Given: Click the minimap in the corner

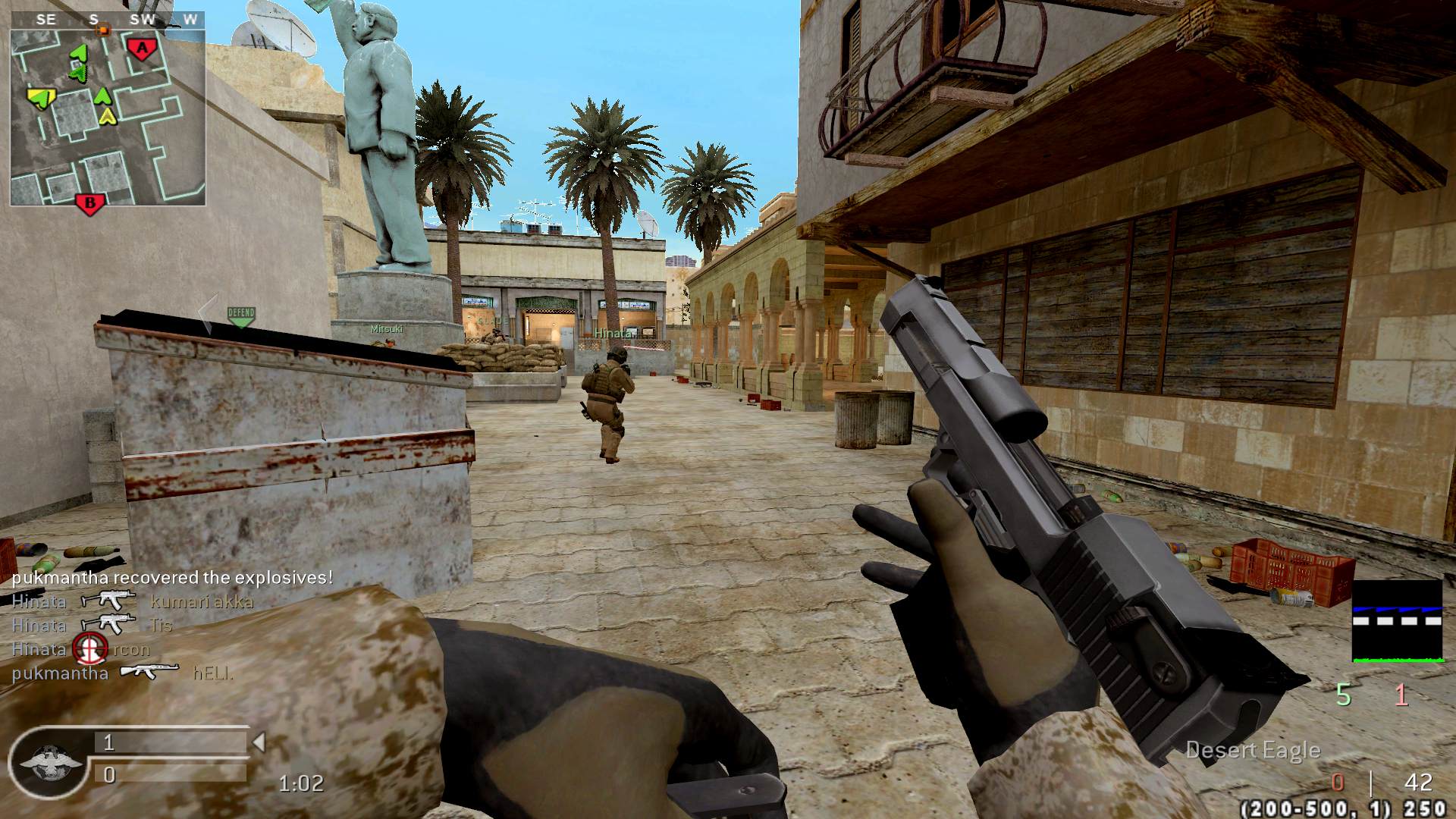Looking at the screenshot, I should pos(108,118).
